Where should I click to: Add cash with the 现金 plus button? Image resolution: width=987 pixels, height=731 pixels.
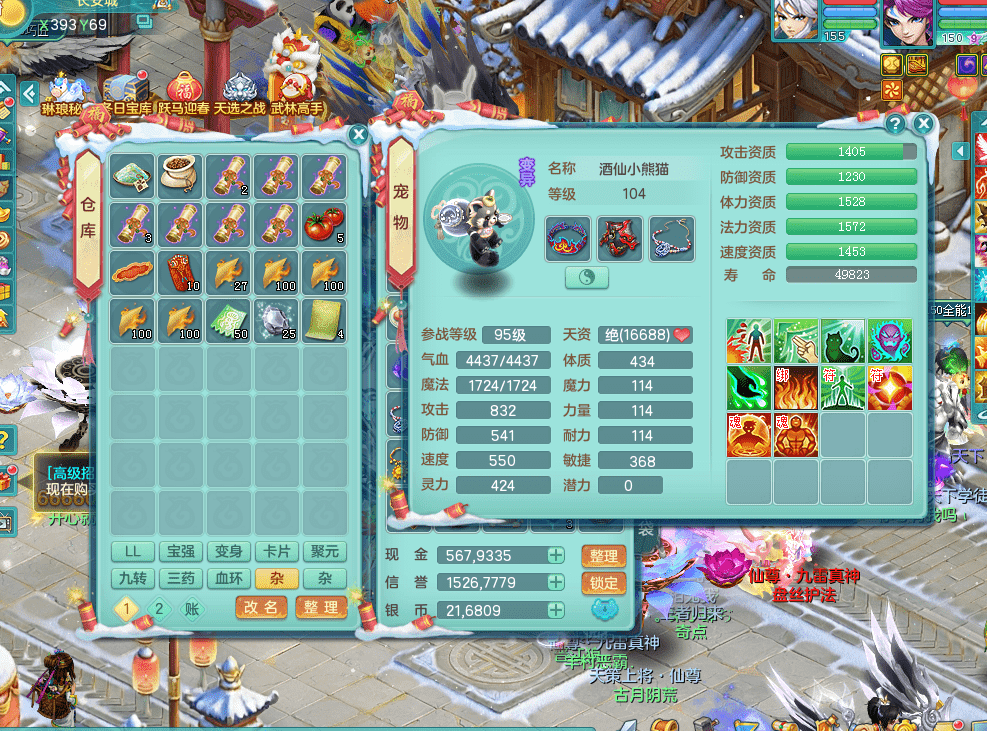click(555, 556)
